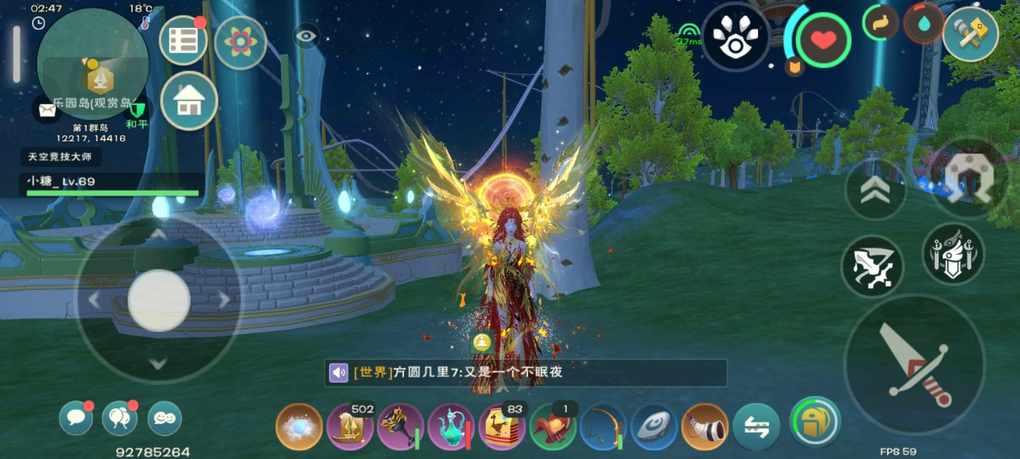The height and width of the screenshot is (459, 1020).
Task: Open the yellow backpack inventory
Action: [813, 421]
